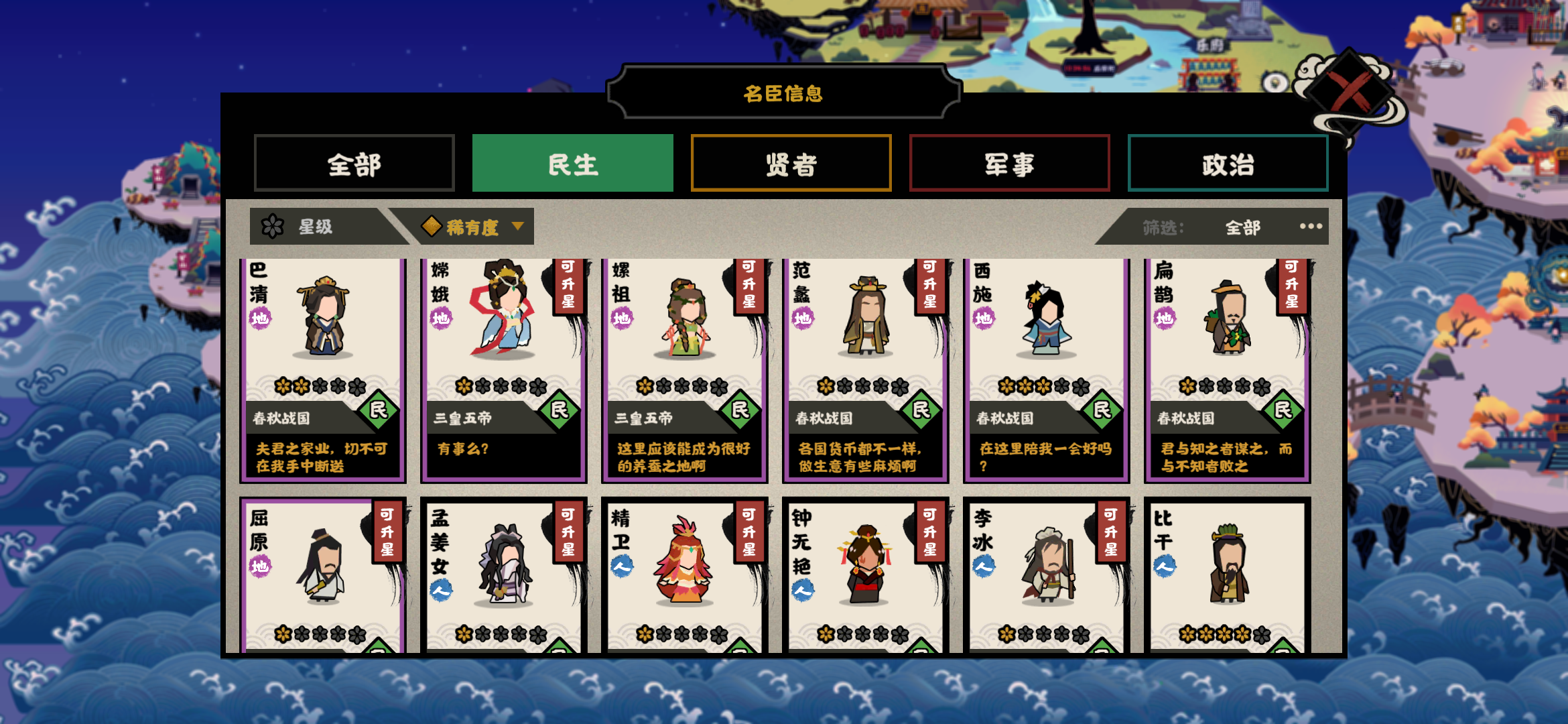Switch to the 贤者 tab
The height and width of the screenshot is (724, 1568).
pyautogui.click(x=791, y=164)
